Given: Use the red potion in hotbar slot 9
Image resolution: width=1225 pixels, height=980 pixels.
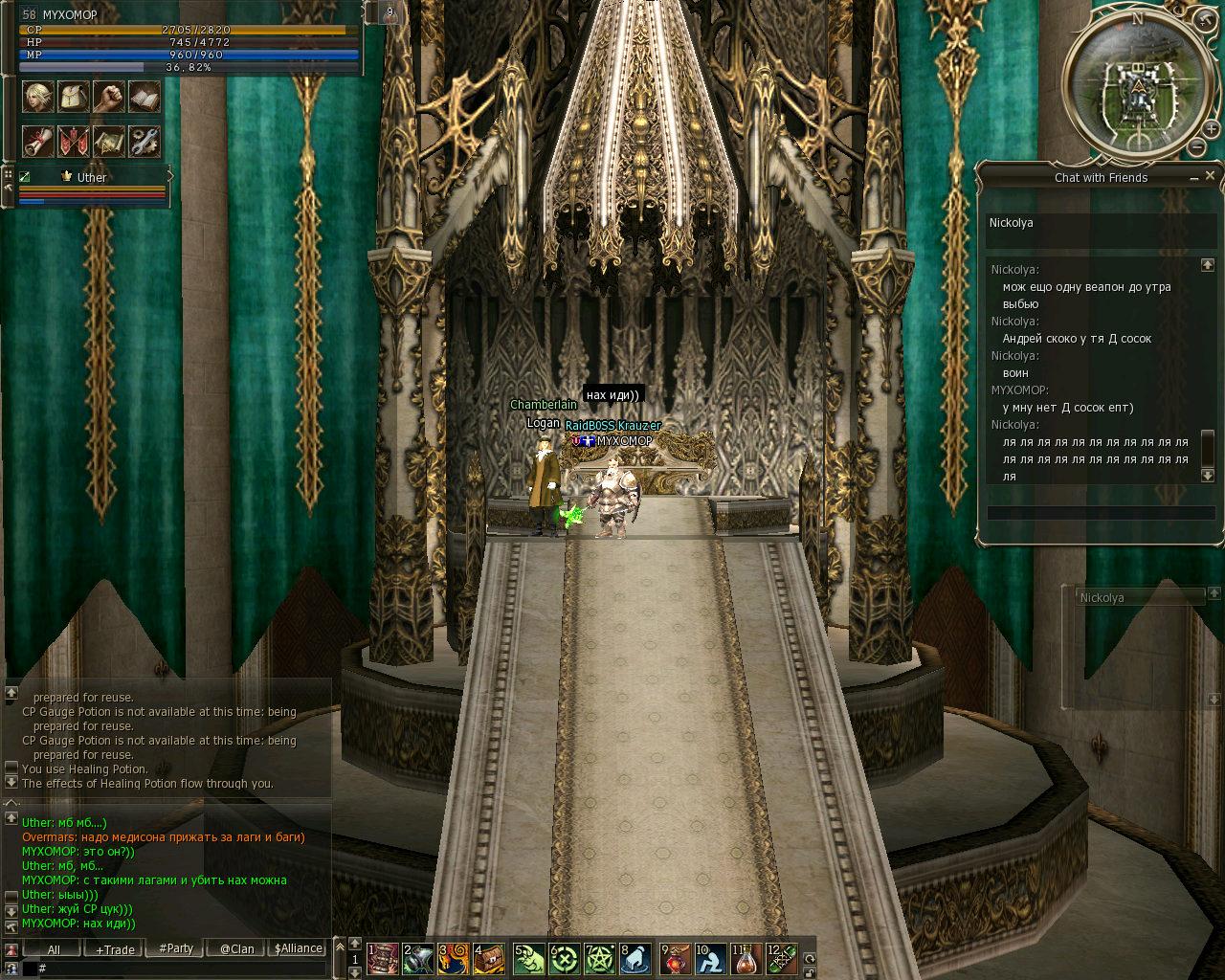Looking at the screenshot, I should pos(675,958).
